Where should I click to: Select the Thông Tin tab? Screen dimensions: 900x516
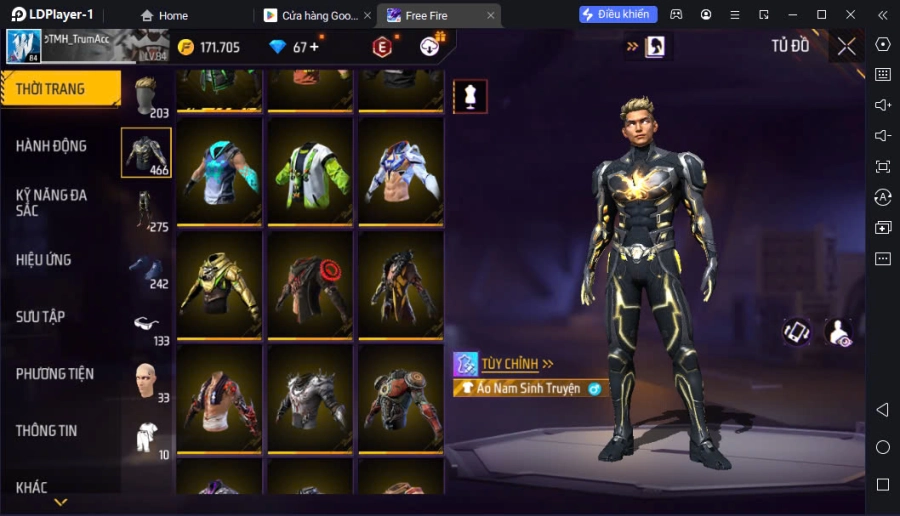[46, 431]
